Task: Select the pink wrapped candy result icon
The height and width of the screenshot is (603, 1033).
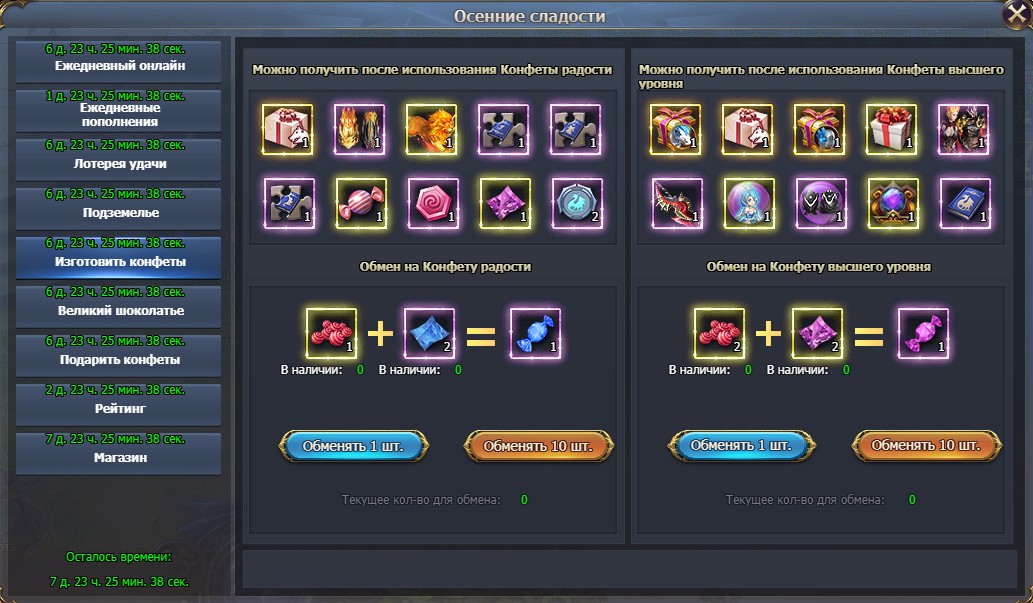Action: tap(923, 333)
